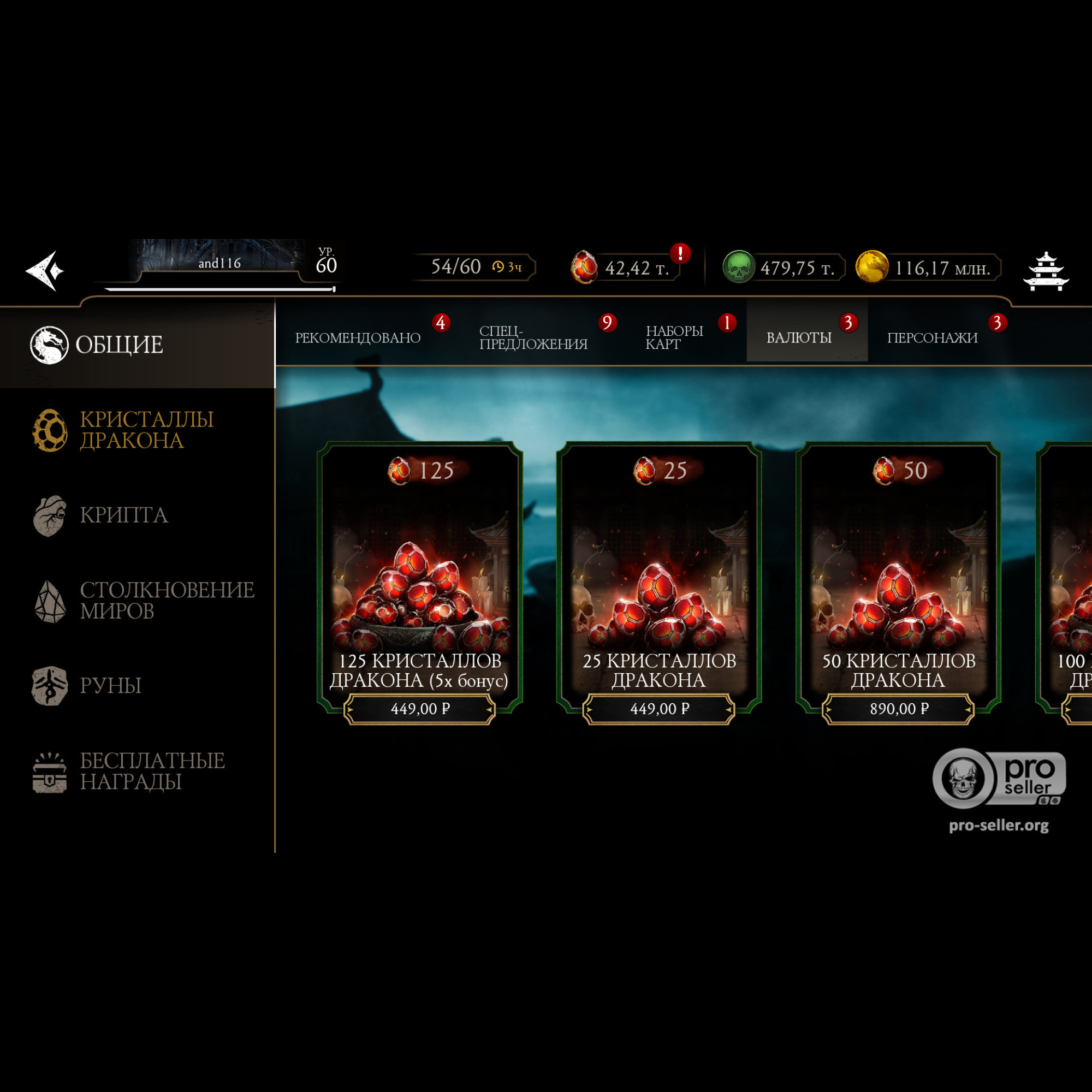The image size is (1092, 1092).
Task: Tap the green skull souls counter
Action: (x=783, y=268)
